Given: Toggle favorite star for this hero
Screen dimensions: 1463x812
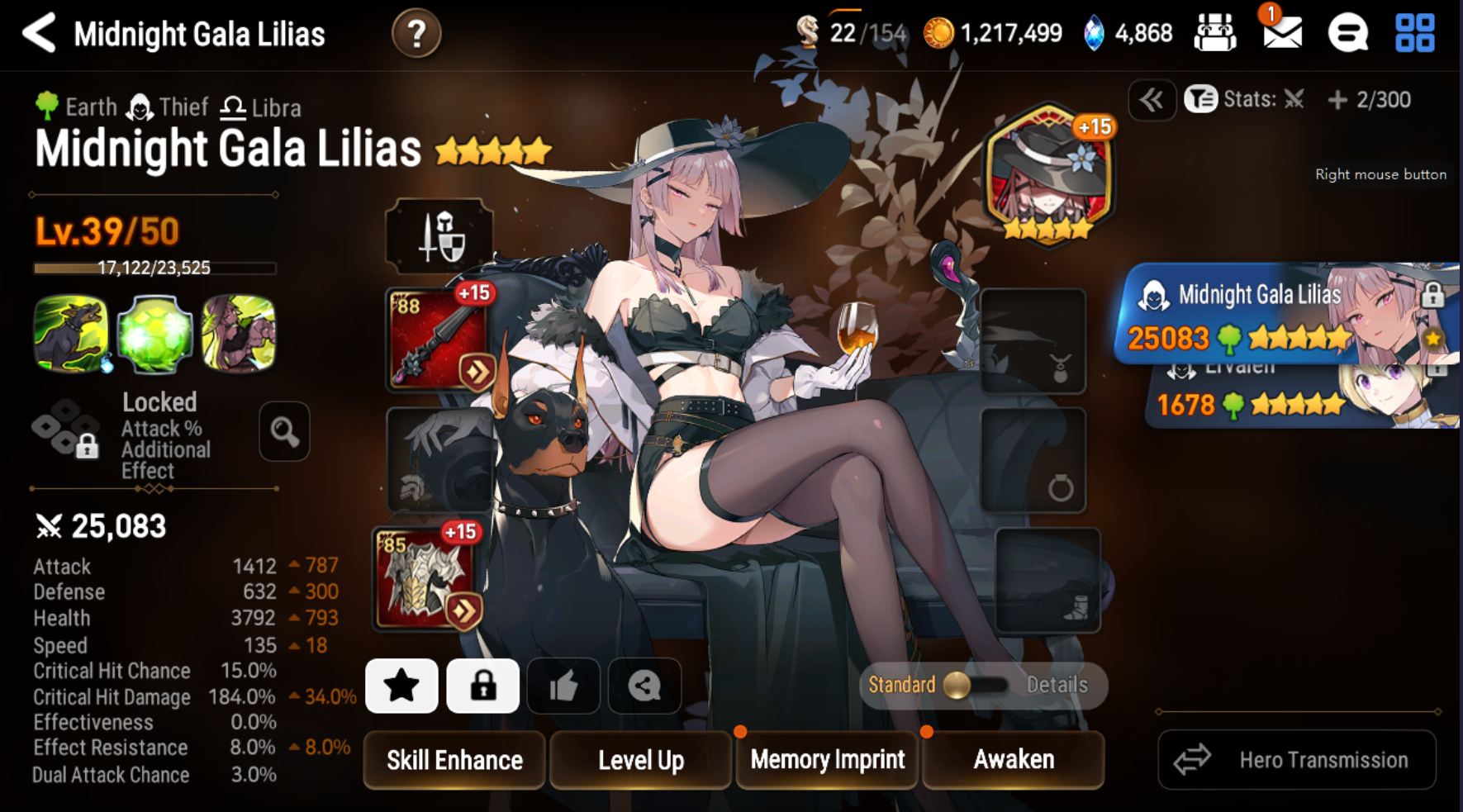Looking at the screenshot, I should coord(401,686).
